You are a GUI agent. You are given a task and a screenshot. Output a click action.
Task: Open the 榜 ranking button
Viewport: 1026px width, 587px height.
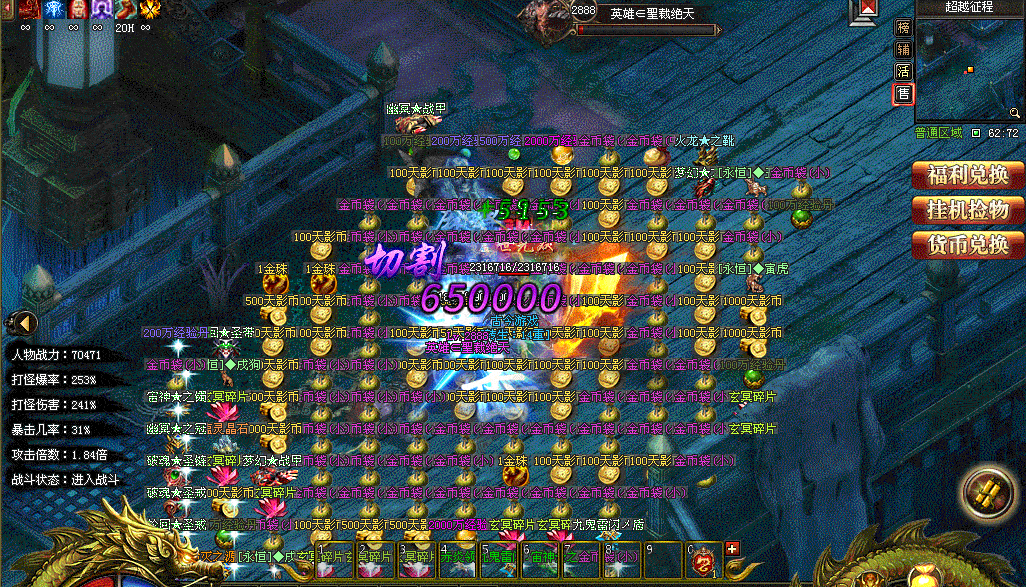903,28
